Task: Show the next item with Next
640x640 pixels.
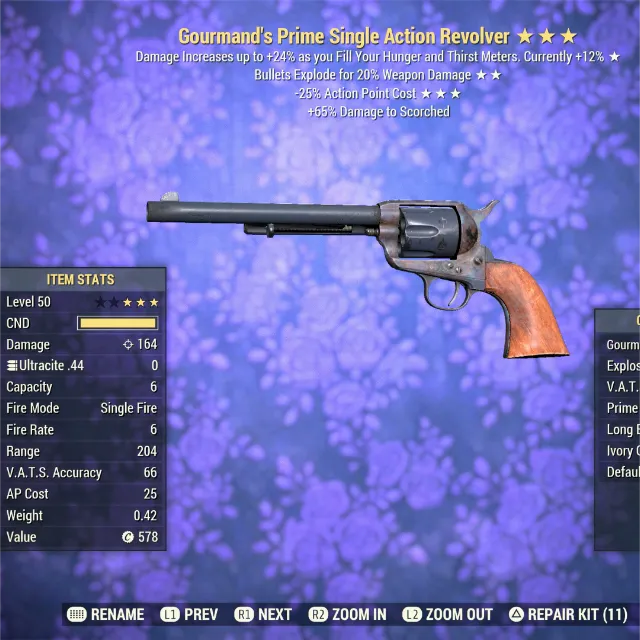Action: [264, 614]
